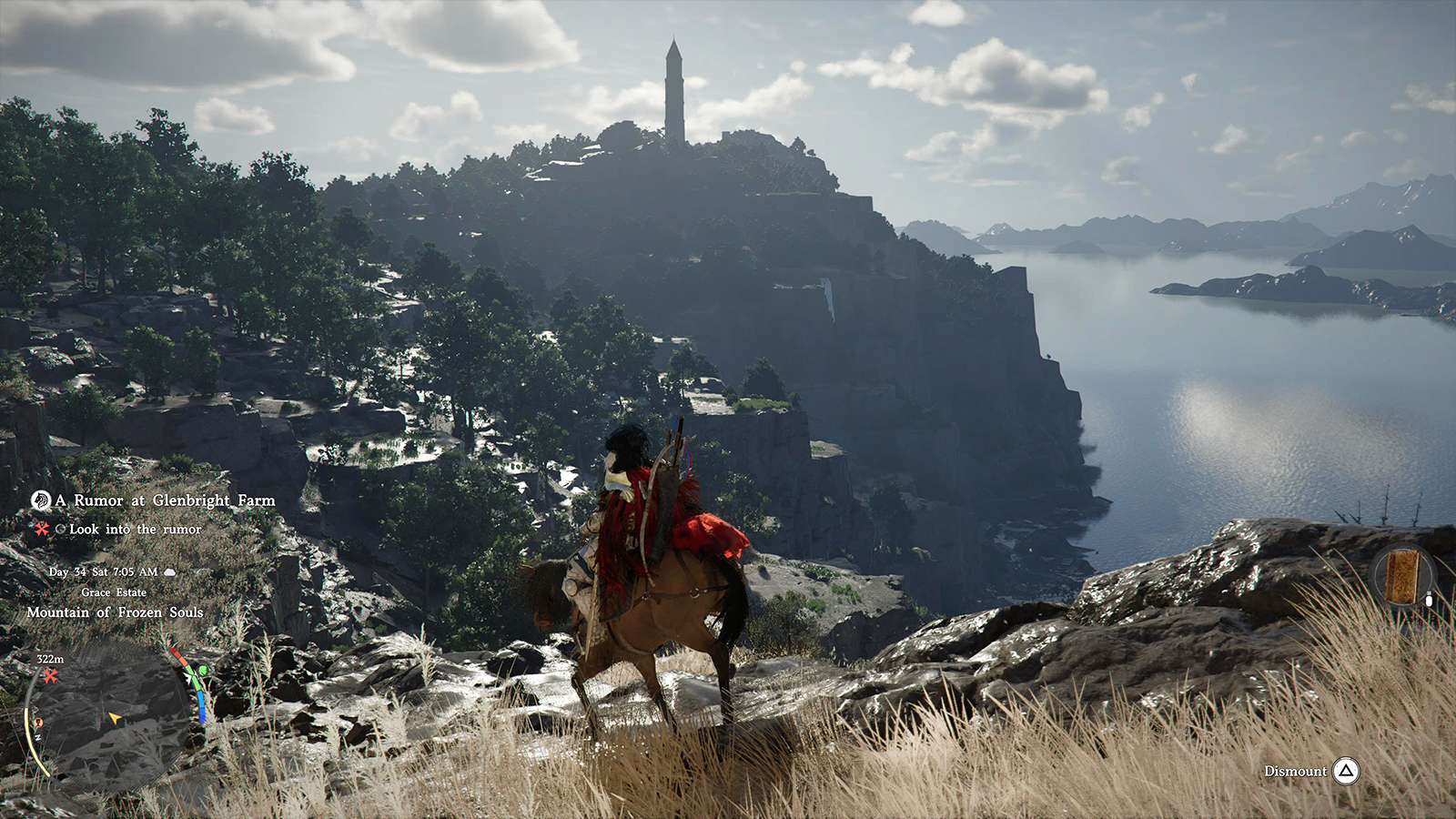1456x819 pixels.
Task: Click the green horse stamina icon near the mount
Action: click(x=203, y=671)
